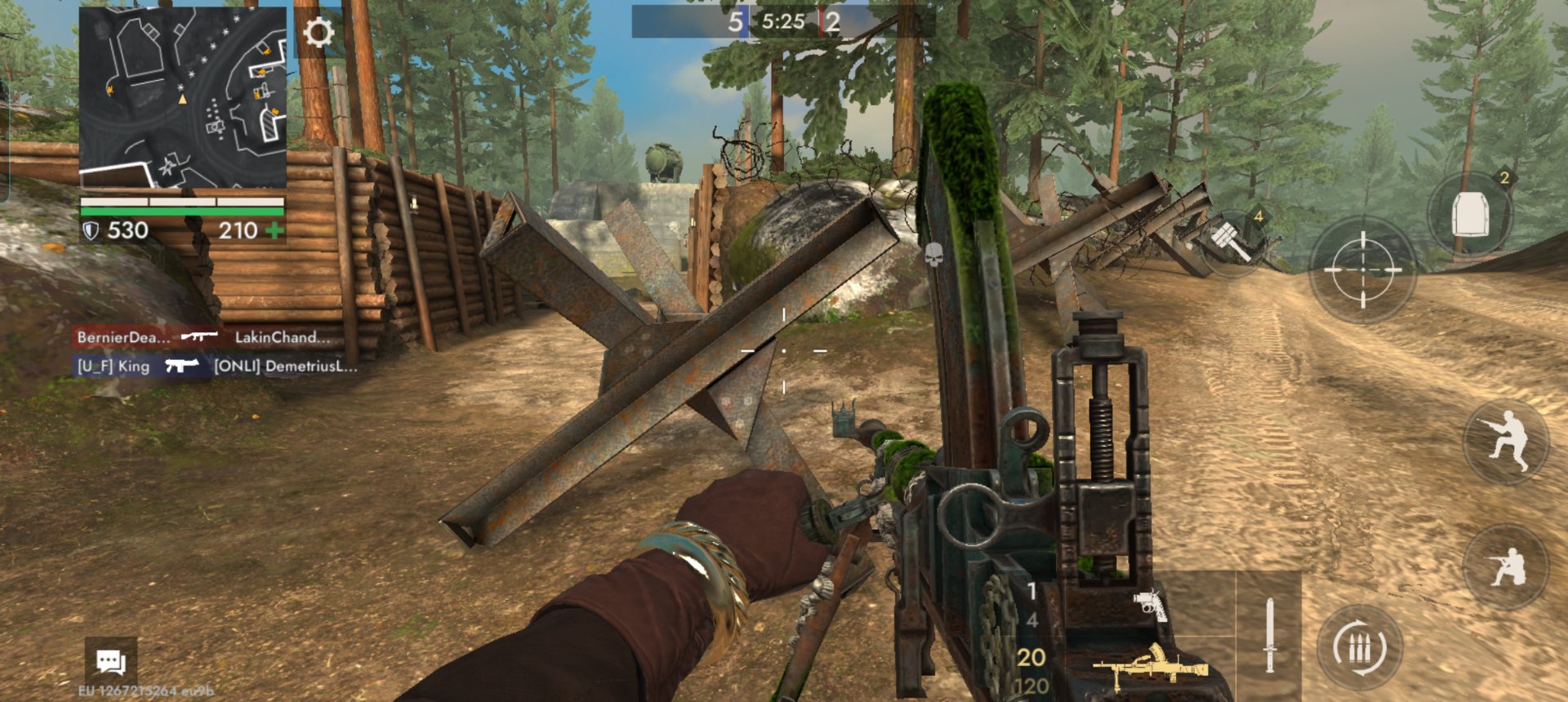Image resolution: width=1568 pixels, height=702 pixels.
Task: Tap the minimap to expand it
Action: coord(183,98)
